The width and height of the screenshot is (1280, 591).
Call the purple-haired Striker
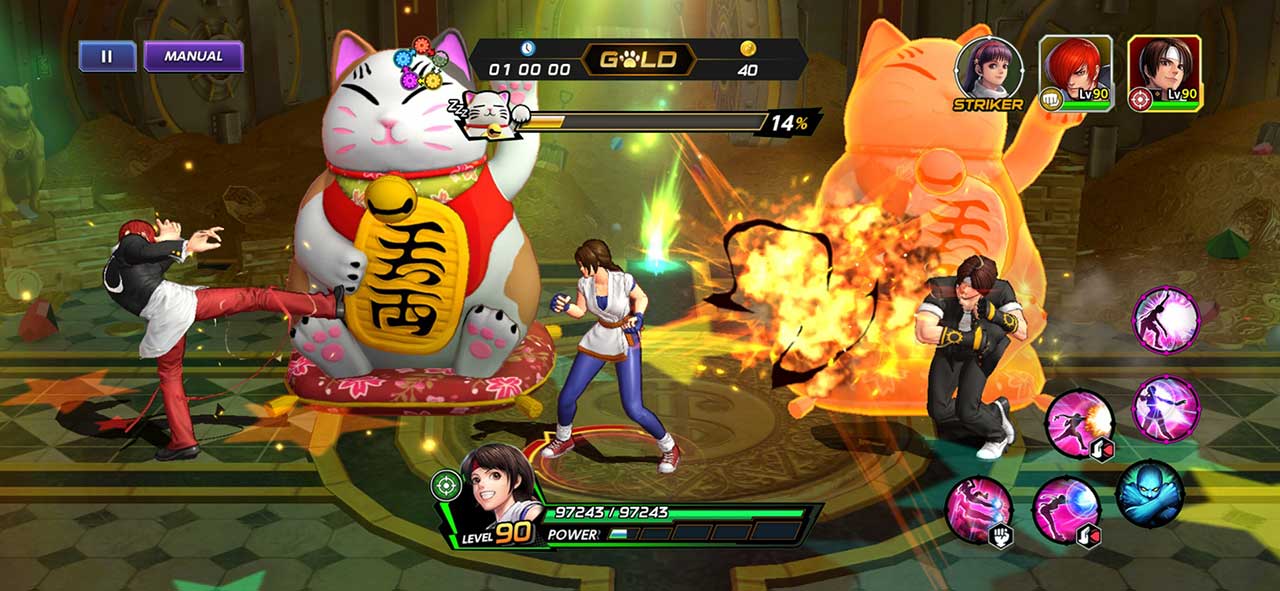(988, 70)
